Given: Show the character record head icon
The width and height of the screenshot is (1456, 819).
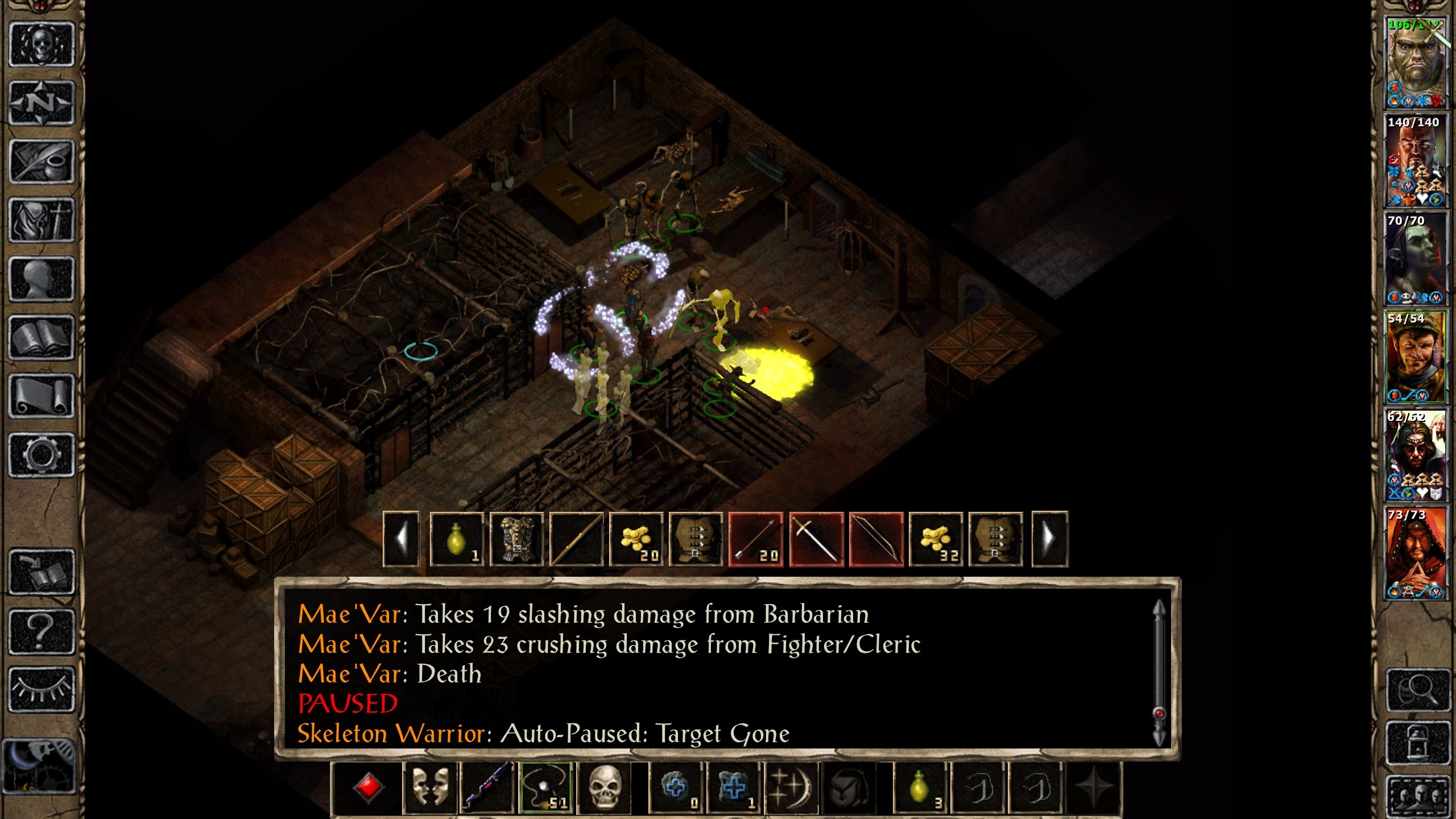Looking at the screenshot, I should (42, 279).
